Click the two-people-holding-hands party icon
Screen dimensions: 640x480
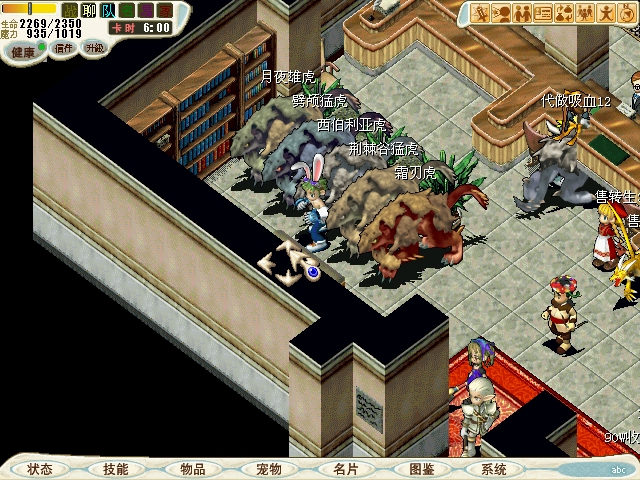coord(522,13)
